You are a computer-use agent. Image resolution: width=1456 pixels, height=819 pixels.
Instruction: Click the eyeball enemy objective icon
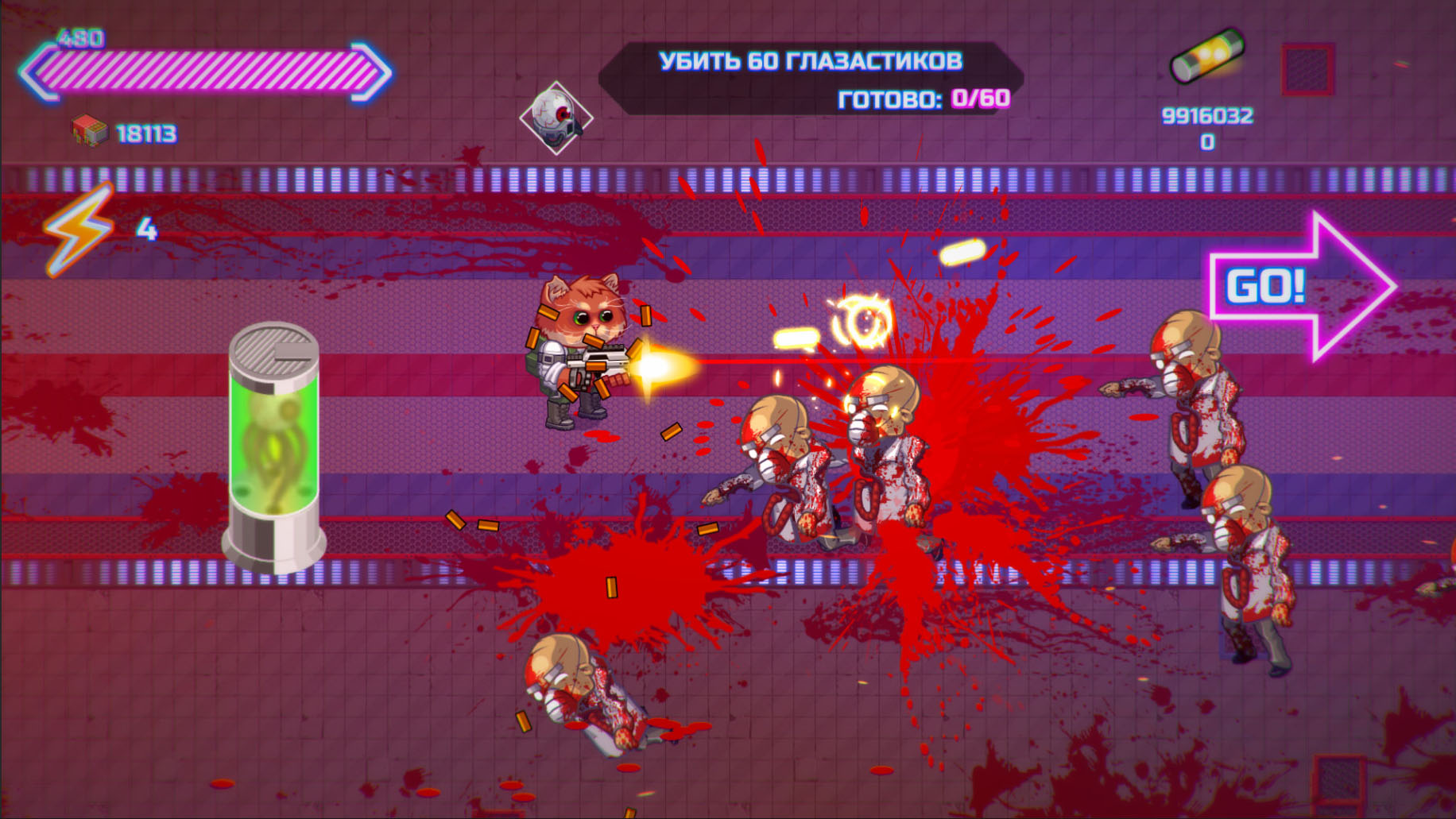pyautogui.click(x=556, y=118)
